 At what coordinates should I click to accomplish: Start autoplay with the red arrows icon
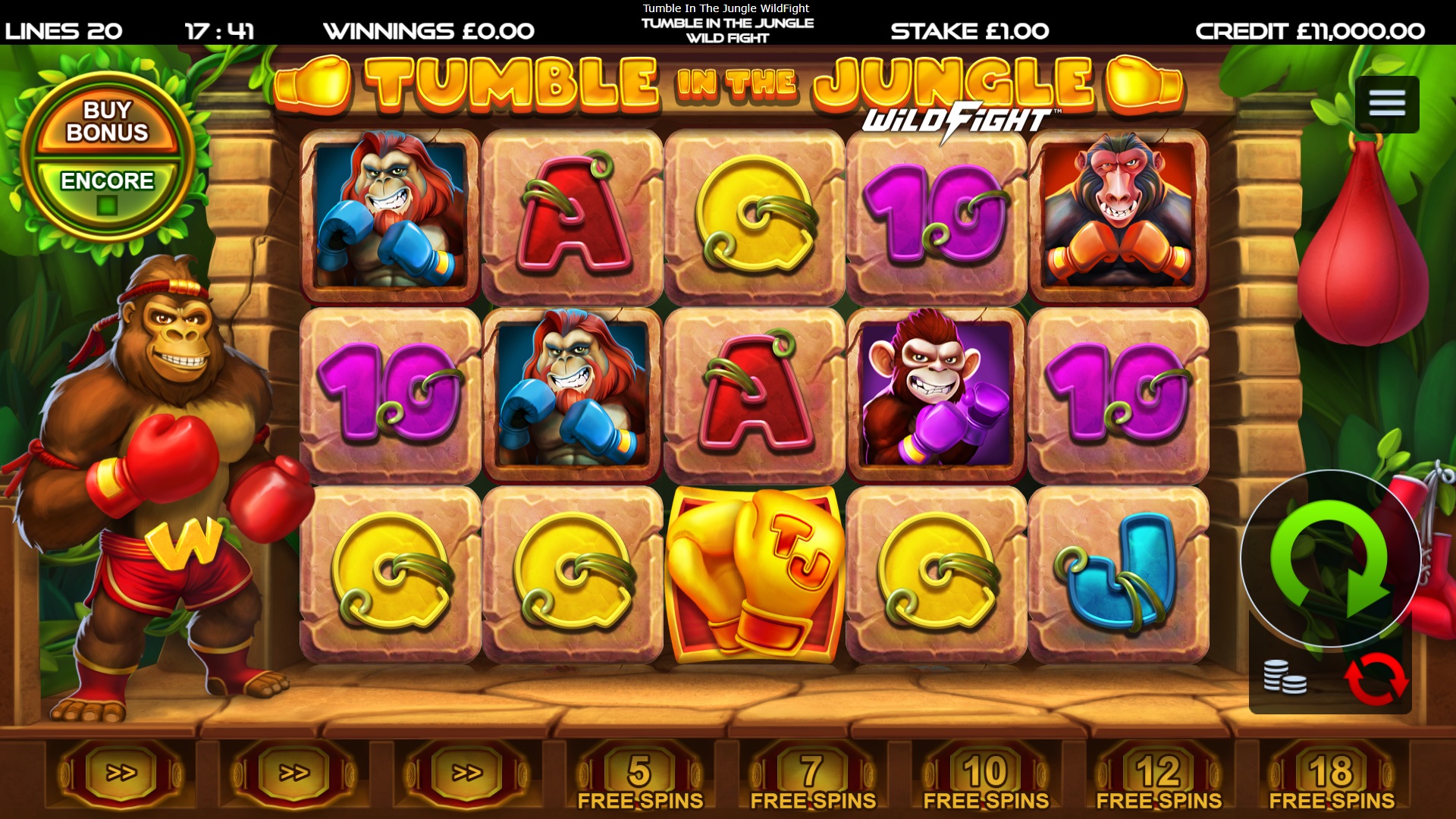1376,679
